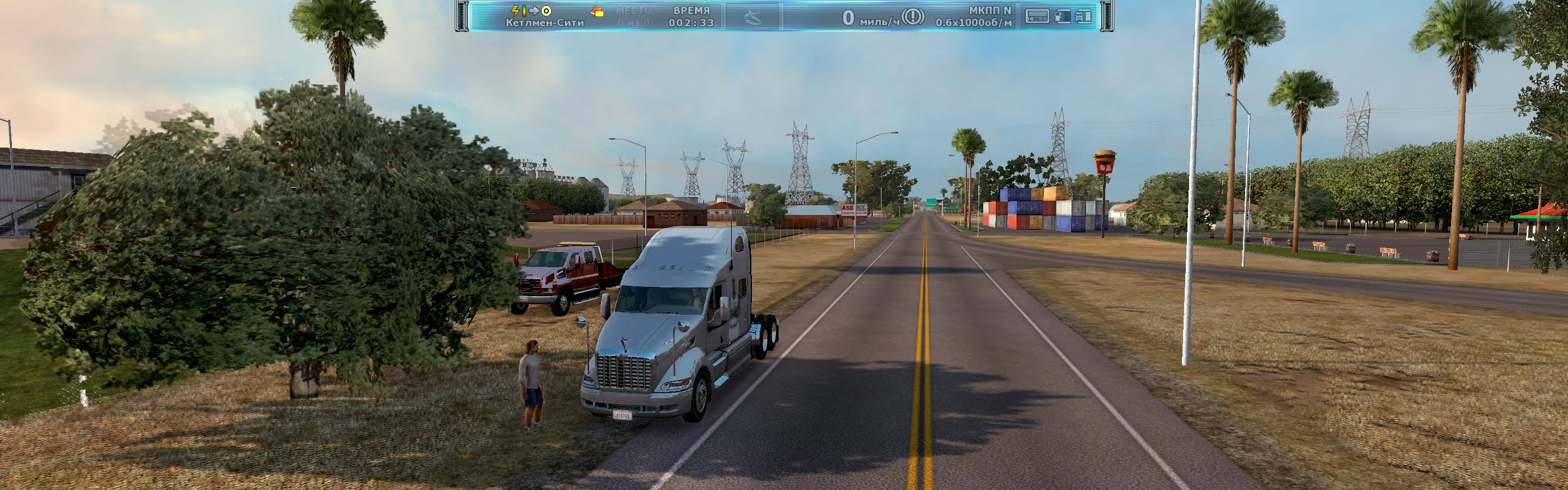Screen dimensions: 1568x490
Task: Select the truck service icon at bar's end
Action: (x=1083, y=16)
